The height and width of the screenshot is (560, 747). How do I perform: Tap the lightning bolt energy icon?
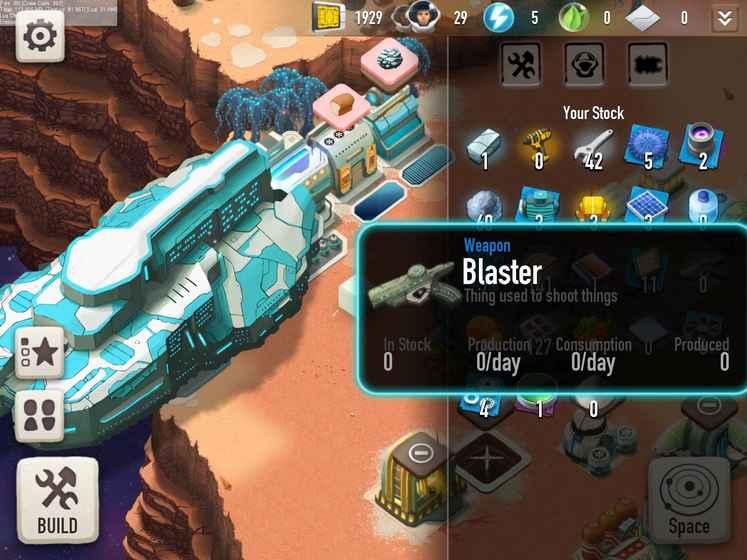pyautogui.click(x=498, y=17)
